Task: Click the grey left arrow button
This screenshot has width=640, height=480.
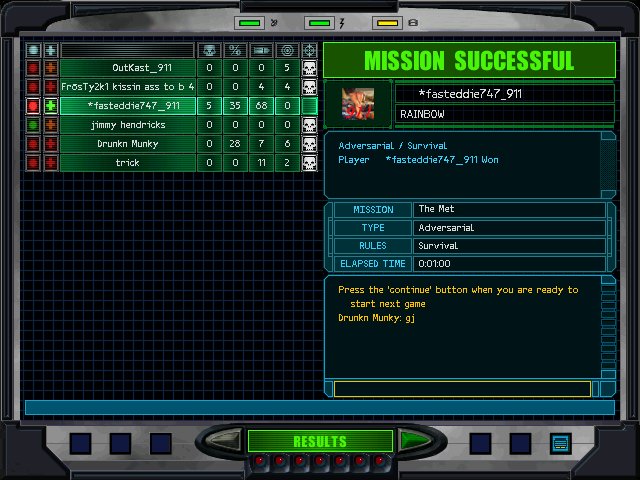Action: pyautogui.click(x=225, y=441)
